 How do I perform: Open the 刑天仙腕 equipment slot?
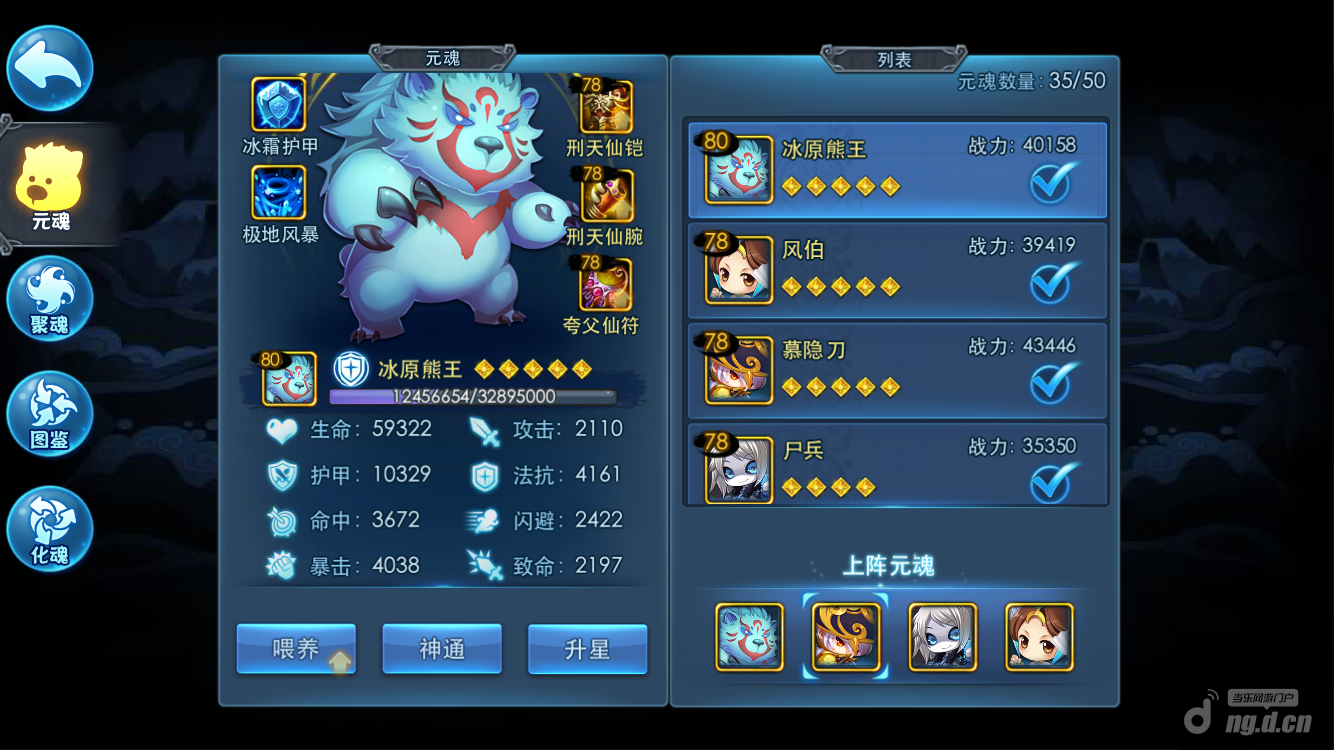point(606,195)
